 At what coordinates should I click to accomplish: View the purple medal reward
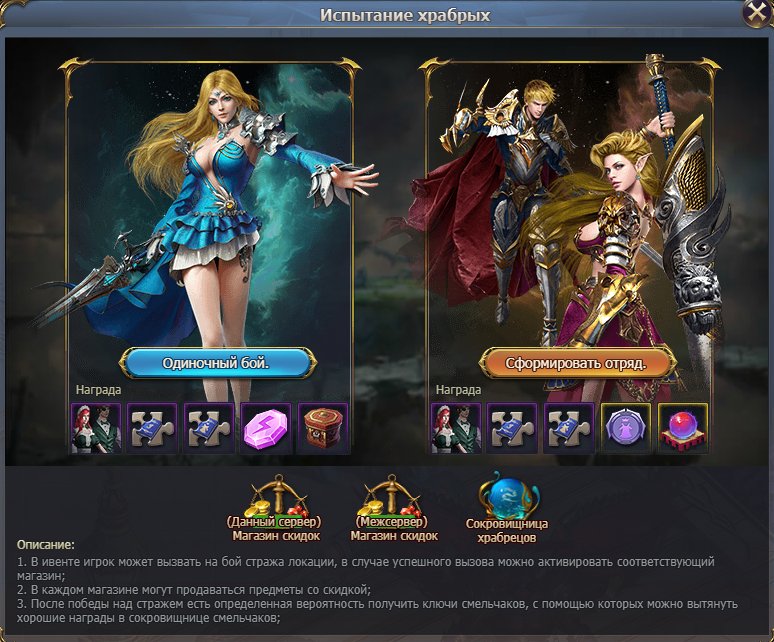(626, 428)
